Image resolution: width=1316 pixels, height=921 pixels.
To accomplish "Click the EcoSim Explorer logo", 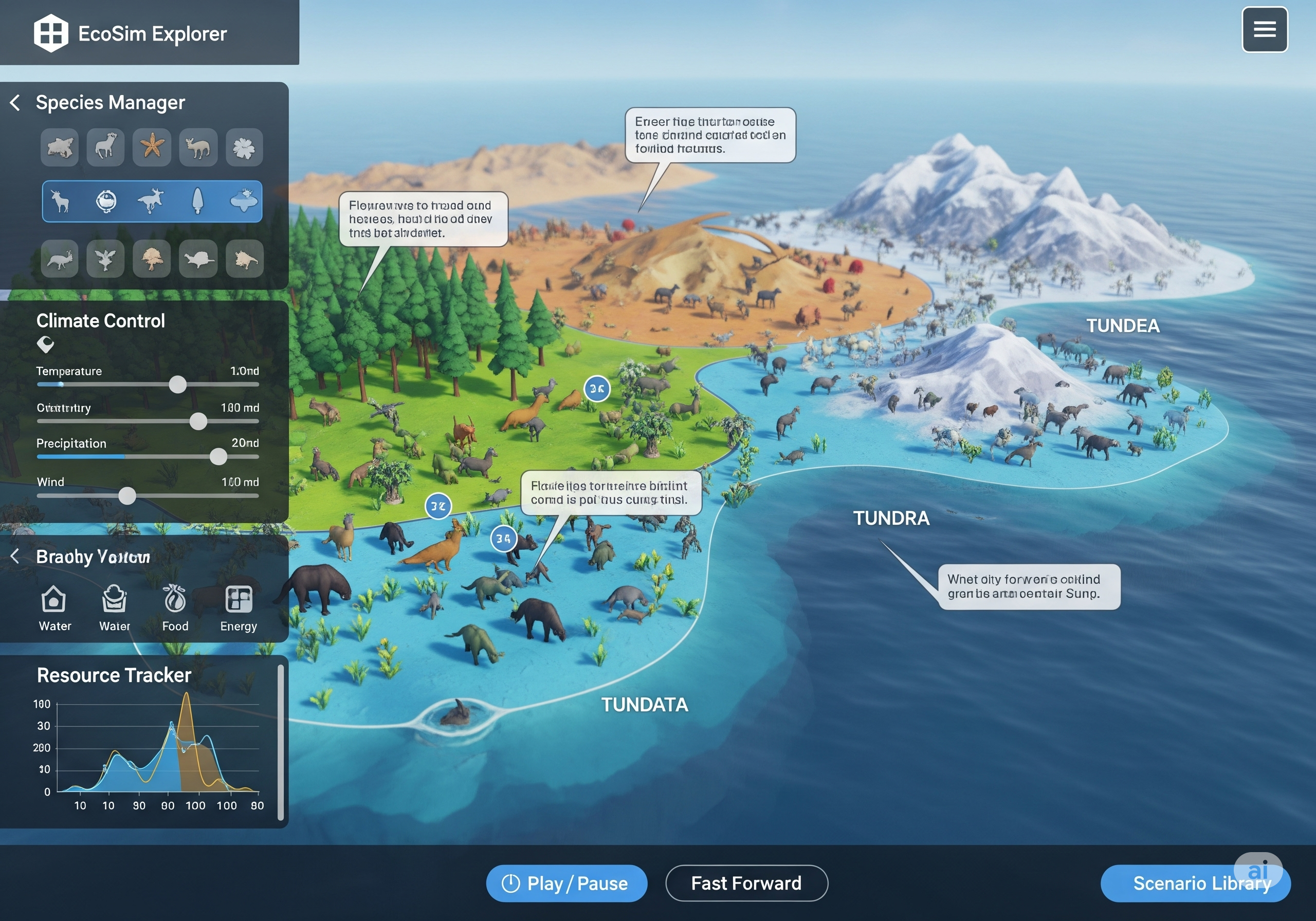I will [x=51, y=33].
